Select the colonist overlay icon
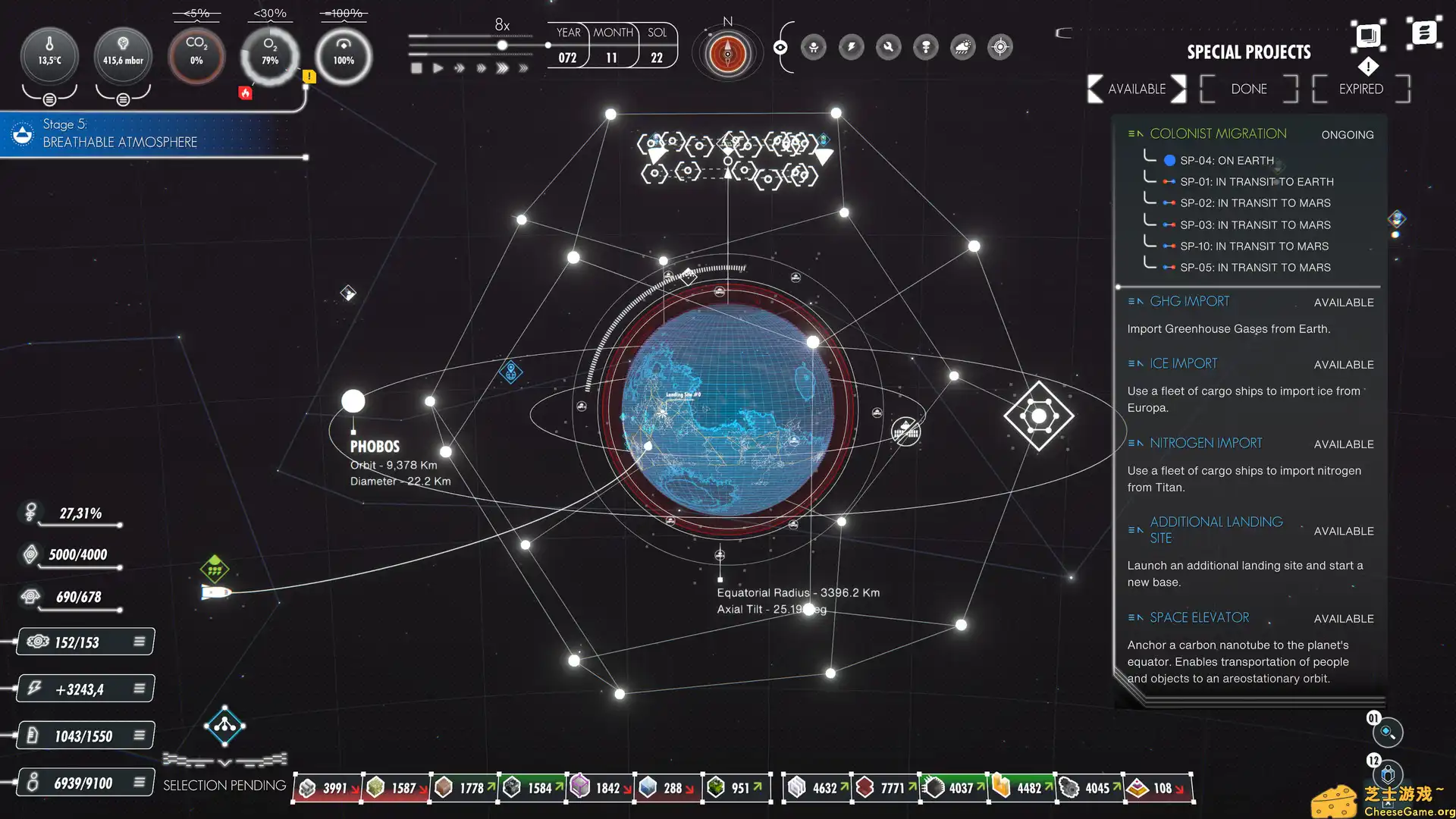Image resolution: width=1456 pixels, height=819 pixels. (x=814, y=47)
